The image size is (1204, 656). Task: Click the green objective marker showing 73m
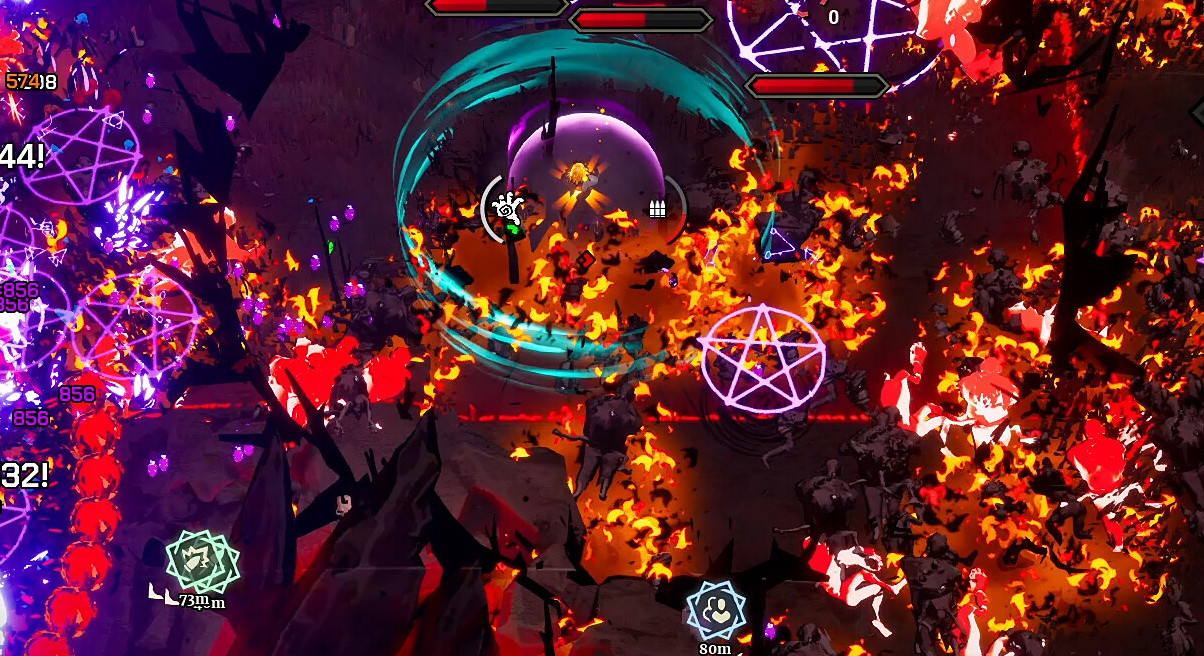click(199, 562)
